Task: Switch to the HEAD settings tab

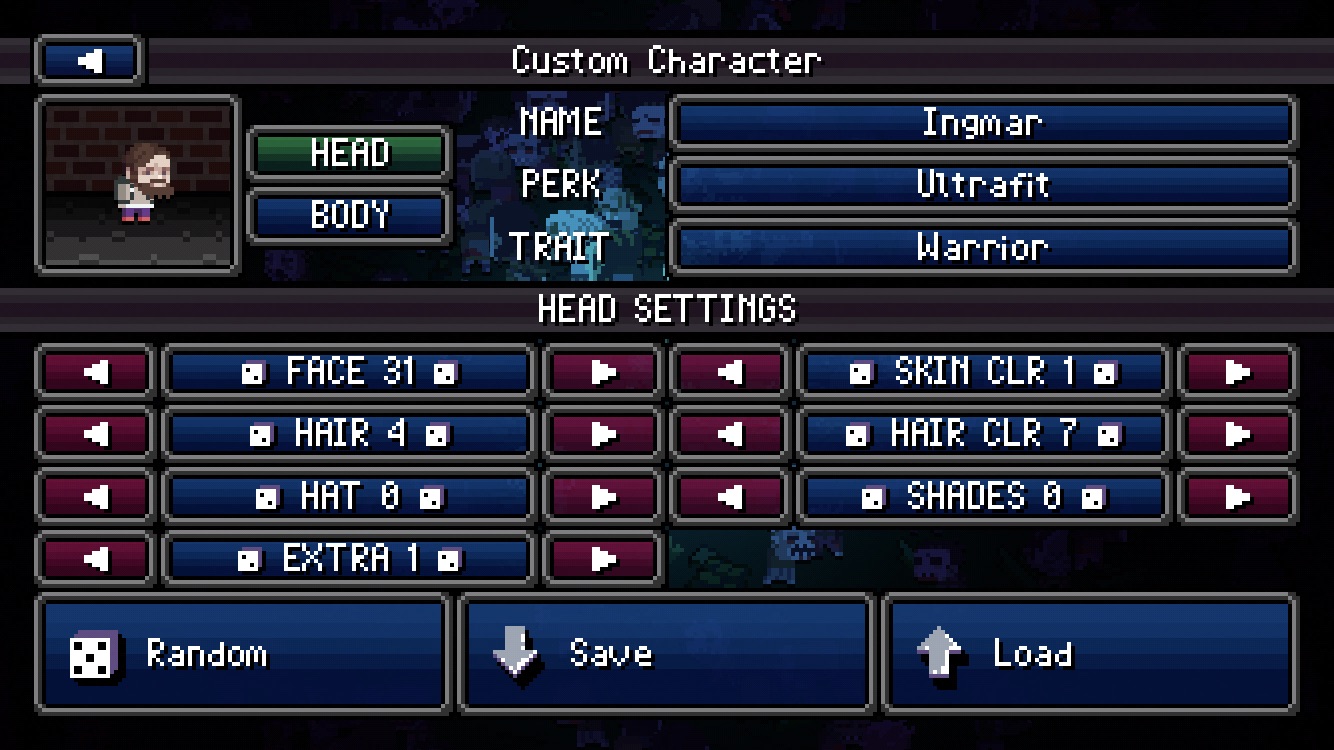Action: click(348, 153)
